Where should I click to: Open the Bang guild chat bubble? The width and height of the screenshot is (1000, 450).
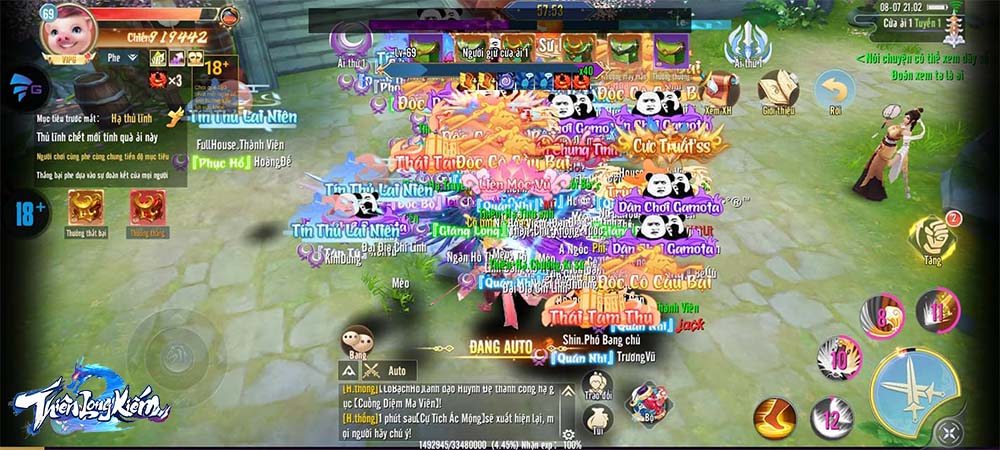pos(357,340)
